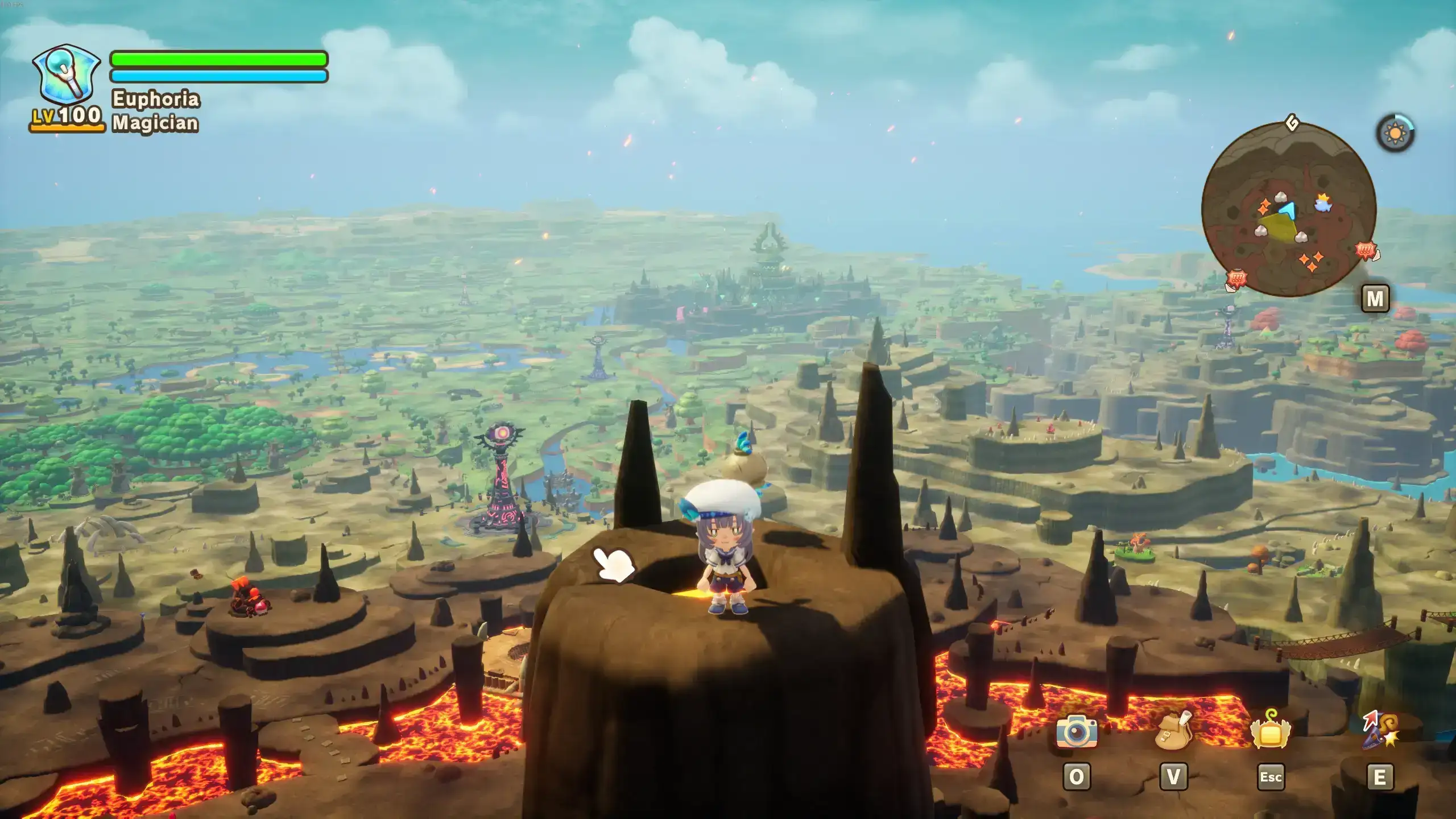Open the camera photo mode icon
Image resolution: width=1456 pixels, height=819 pixels.
click(1076, 731)
